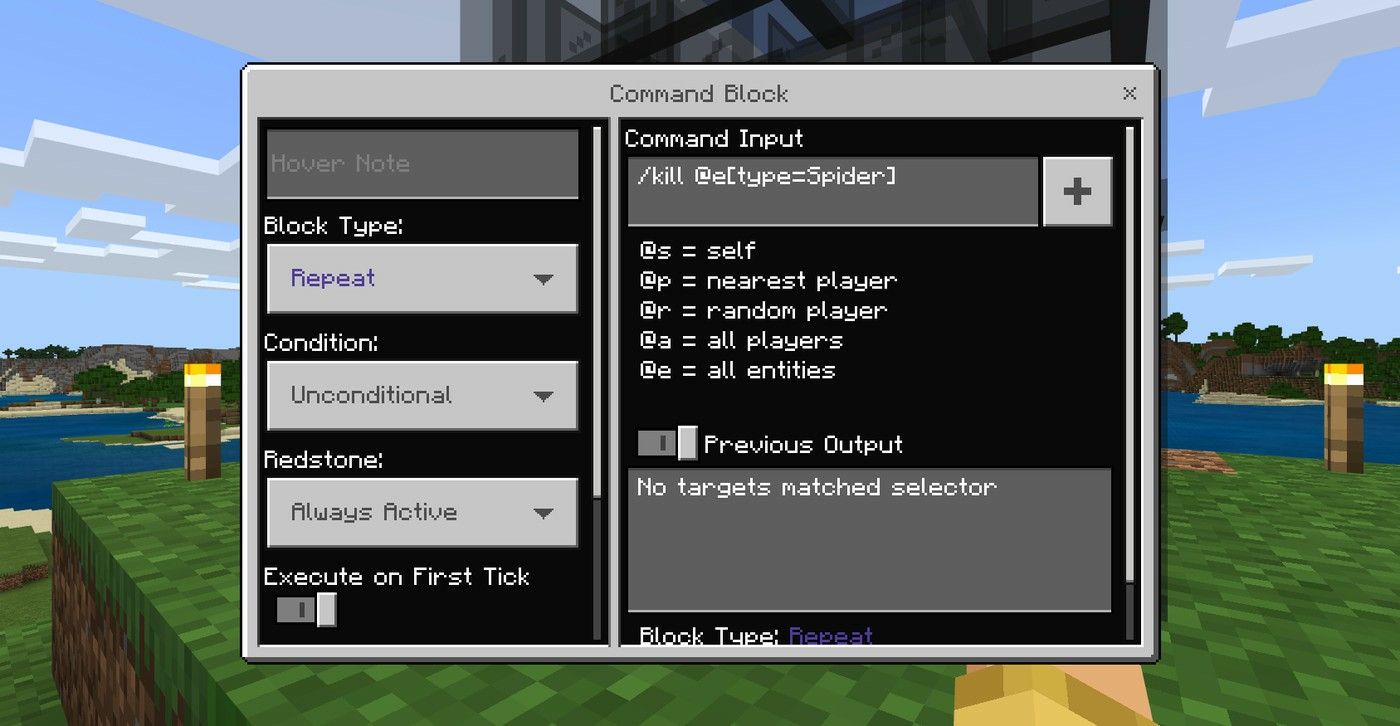Image resolution: width=1400 pixels, height=726 pixels.
Task: Select the Command Block title bar
Action: click(x=698, y=93)
